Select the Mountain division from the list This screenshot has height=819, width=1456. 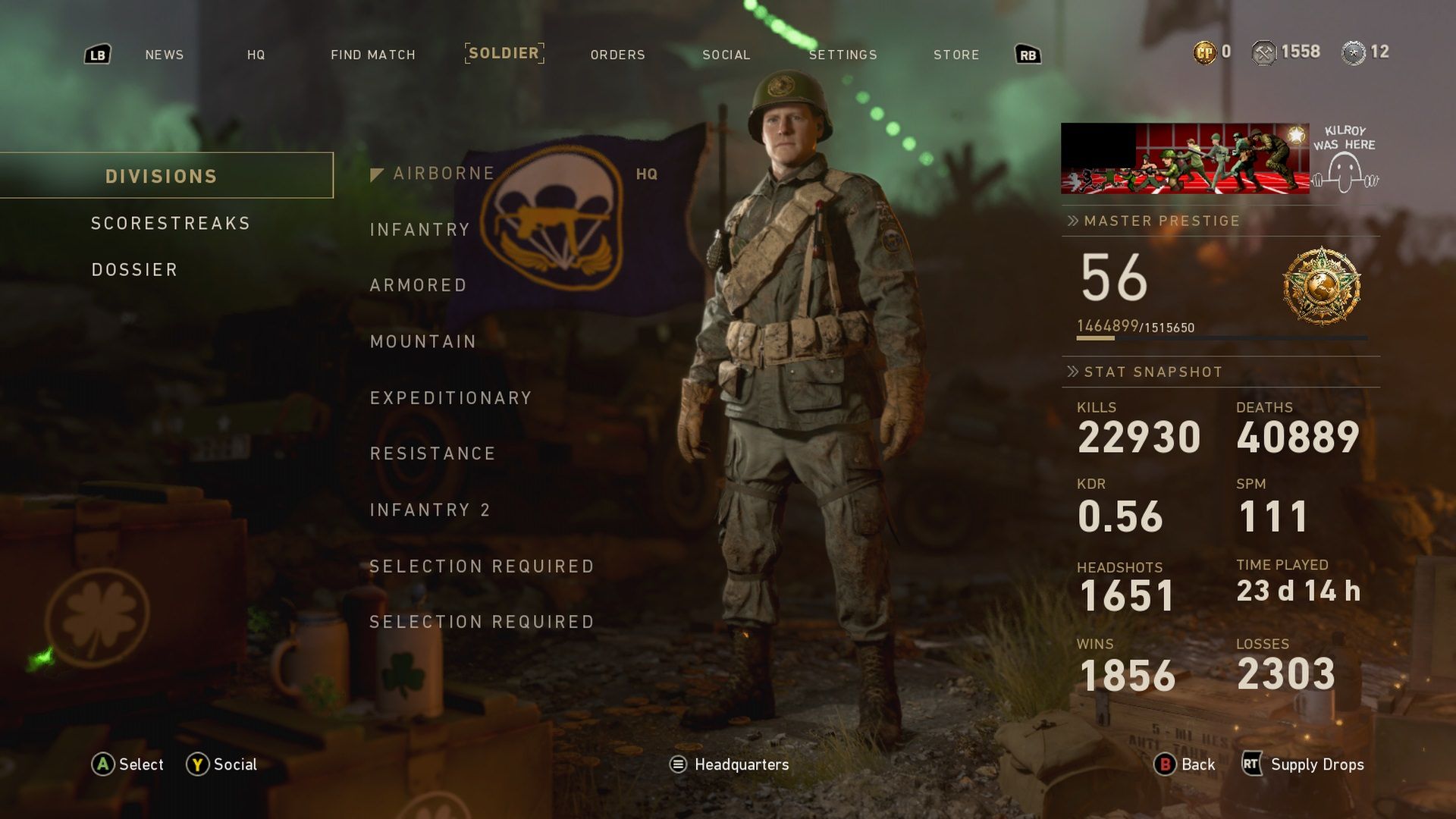pyautogui.click(x=423, y=341)
